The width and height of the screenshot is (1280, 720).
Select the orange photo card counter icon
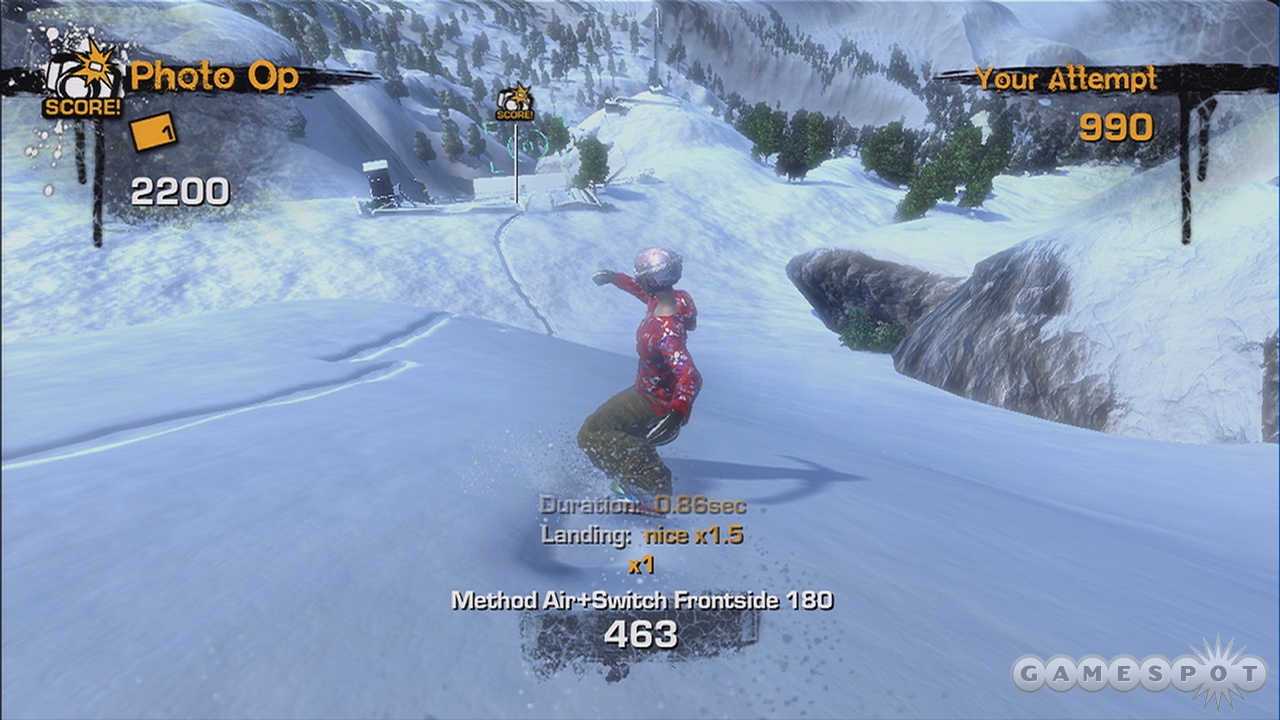click(x=153, y=131)
